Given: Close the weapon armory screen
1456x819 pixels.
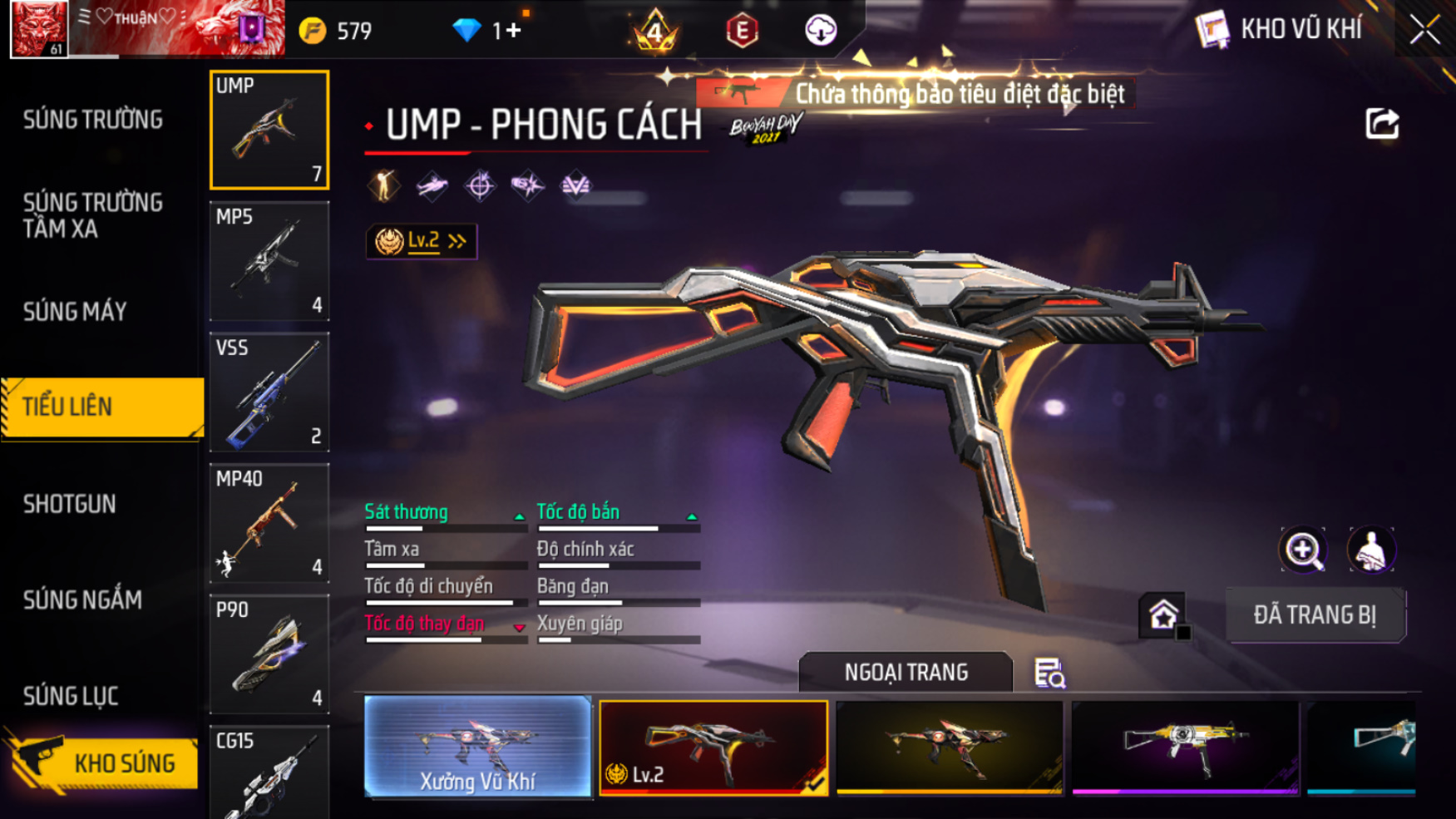Looking at the screenshot, I should [1424, 30].
